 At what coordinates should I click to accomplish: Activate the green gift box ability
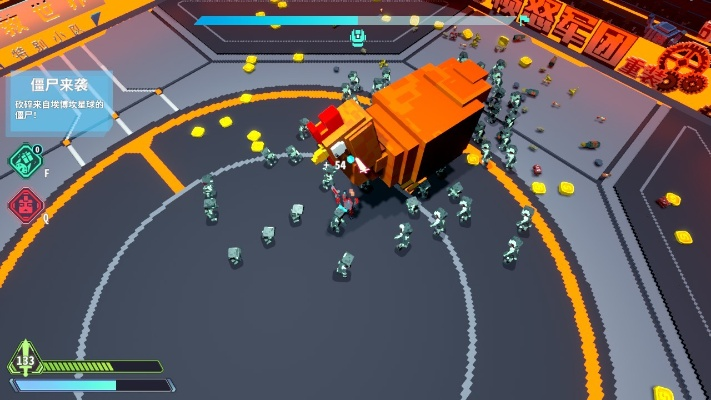[24, 160]
